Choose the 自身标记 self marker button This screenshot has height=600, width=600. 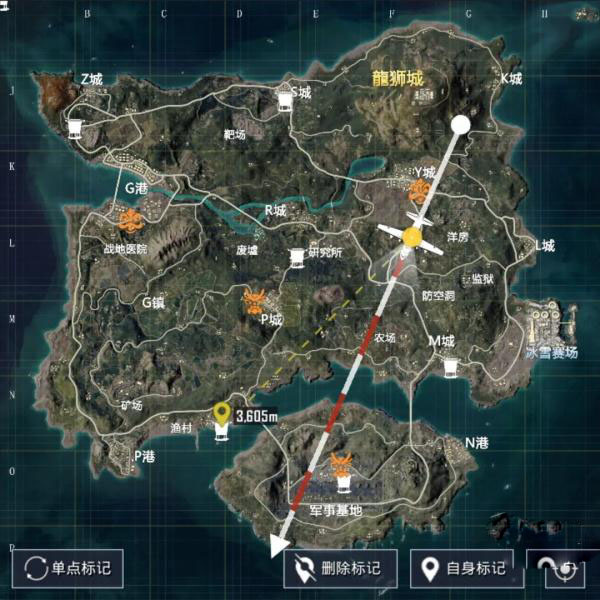pyautogui.click(x=462, y=568)
